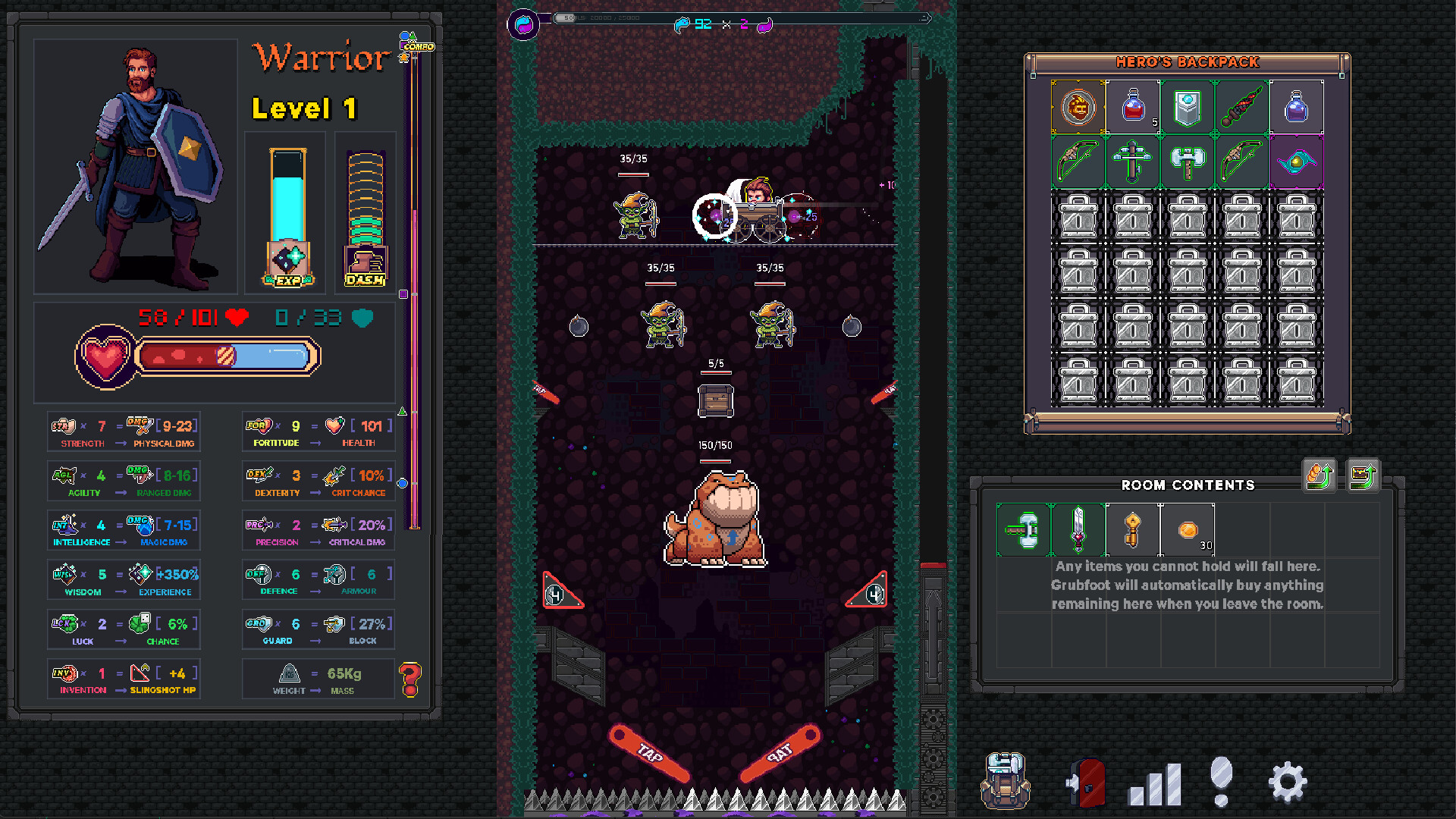Toggle the coin auto-send arrow above Room Contents
This screenshot has height=819, width=1456.
click(x=1319, y=476)
